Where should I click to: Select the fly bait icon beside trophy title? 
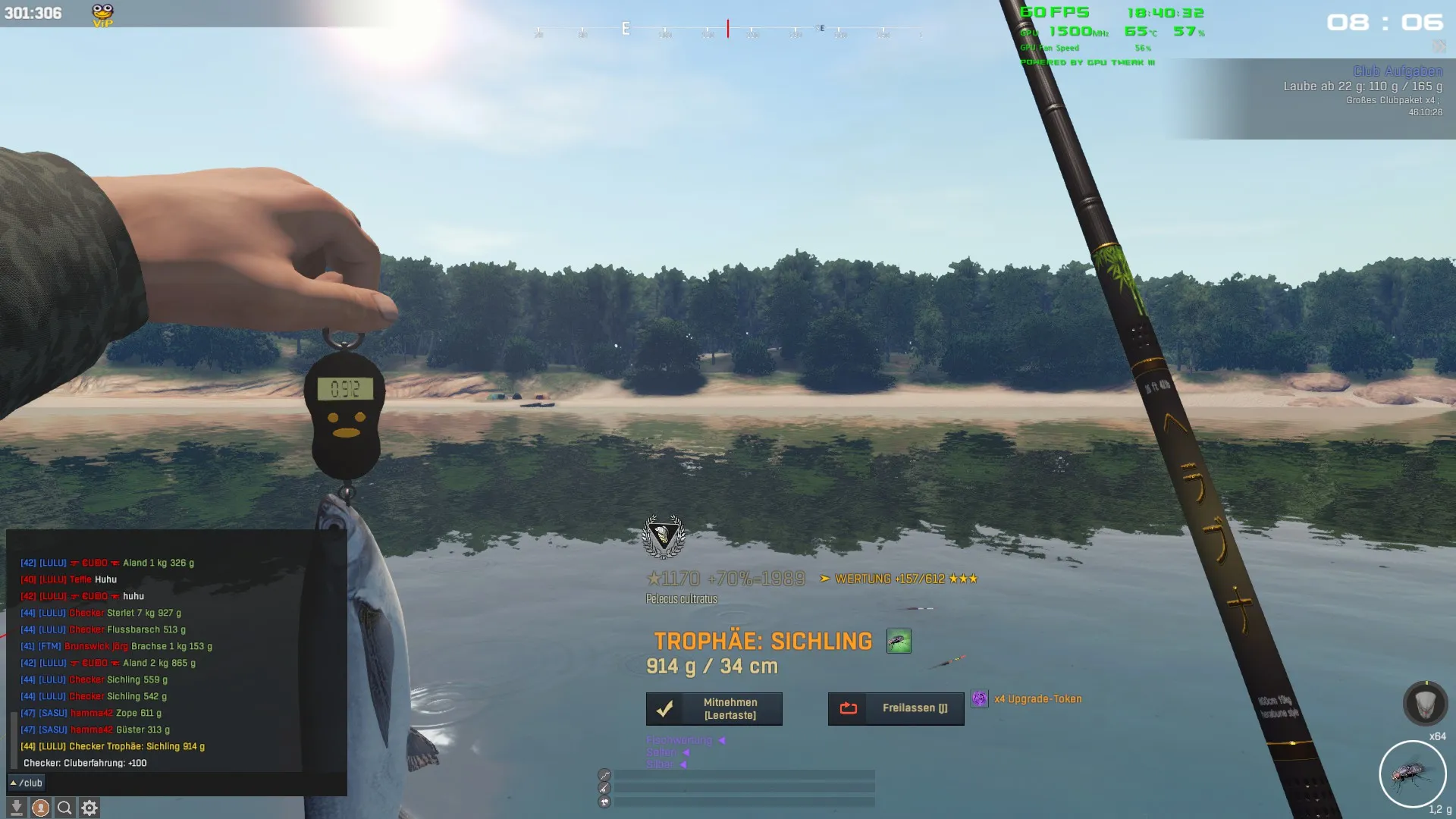coord(899,642)
